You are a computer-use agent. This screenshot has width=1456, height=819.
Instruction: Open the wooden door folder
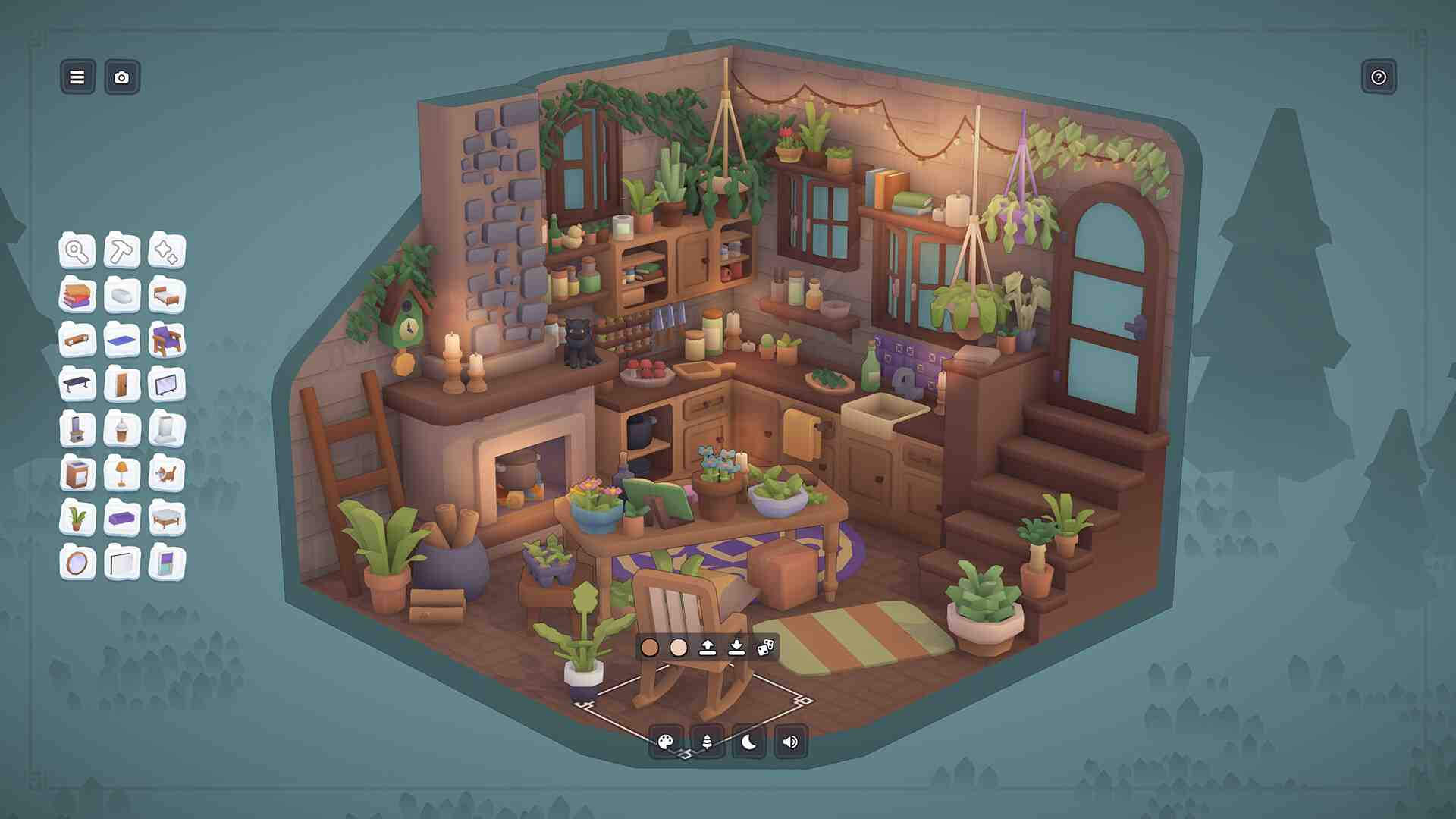click(x=121, y=385)
